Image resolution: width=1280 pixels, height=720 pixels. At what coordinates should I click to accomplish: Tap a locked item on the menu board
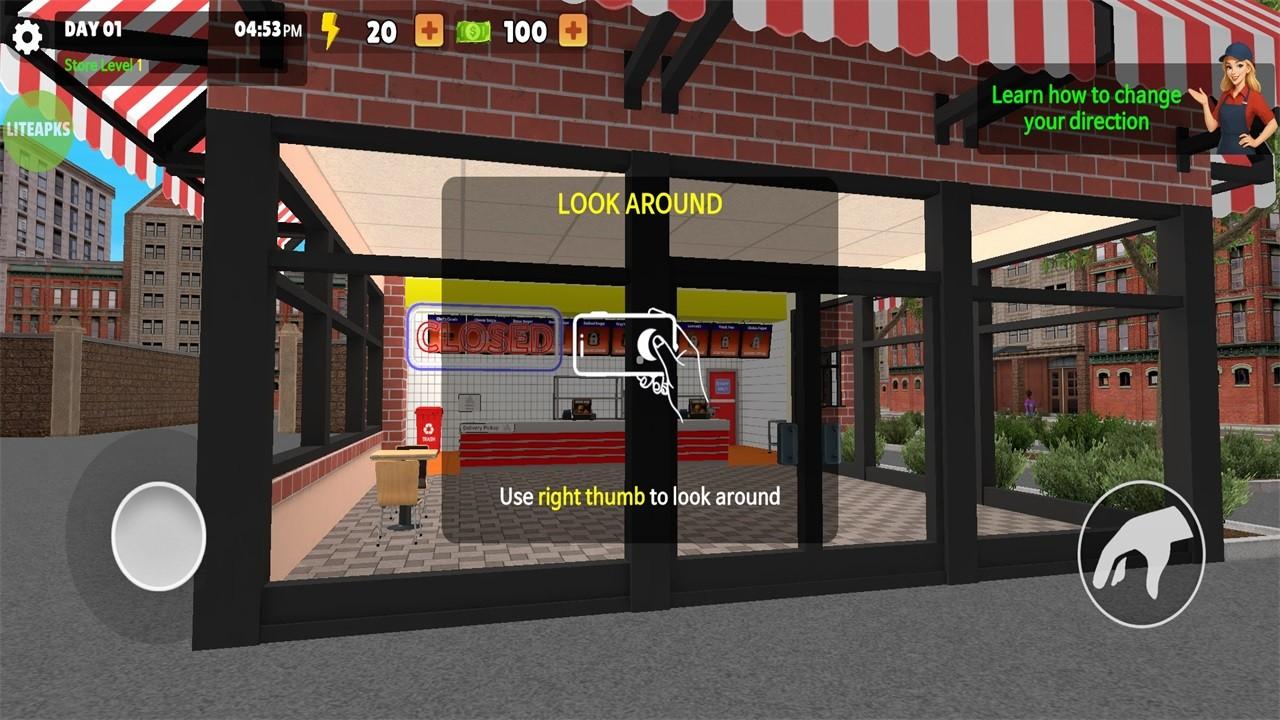[x=594, y=340]
